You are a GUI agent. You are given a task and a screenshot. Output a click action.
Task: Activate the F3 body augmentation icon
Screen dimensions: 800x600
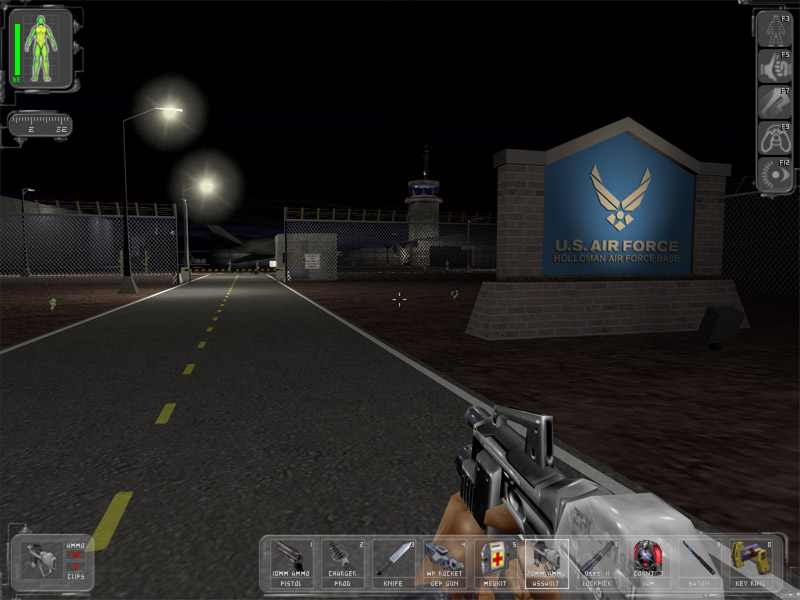point(775,29)
